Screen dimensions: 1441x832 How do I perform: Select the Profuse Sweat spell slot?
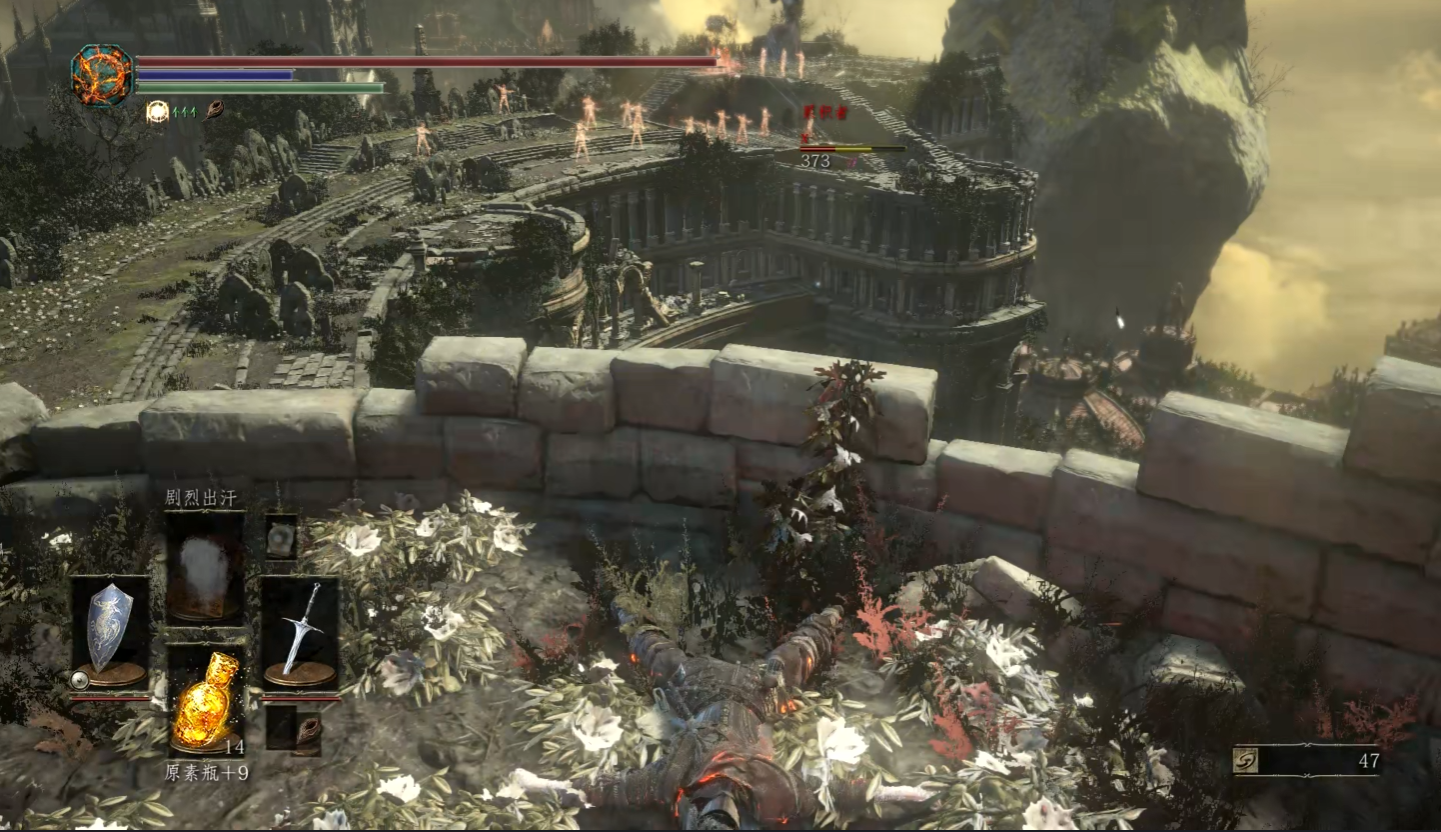[x=204, y=566]
